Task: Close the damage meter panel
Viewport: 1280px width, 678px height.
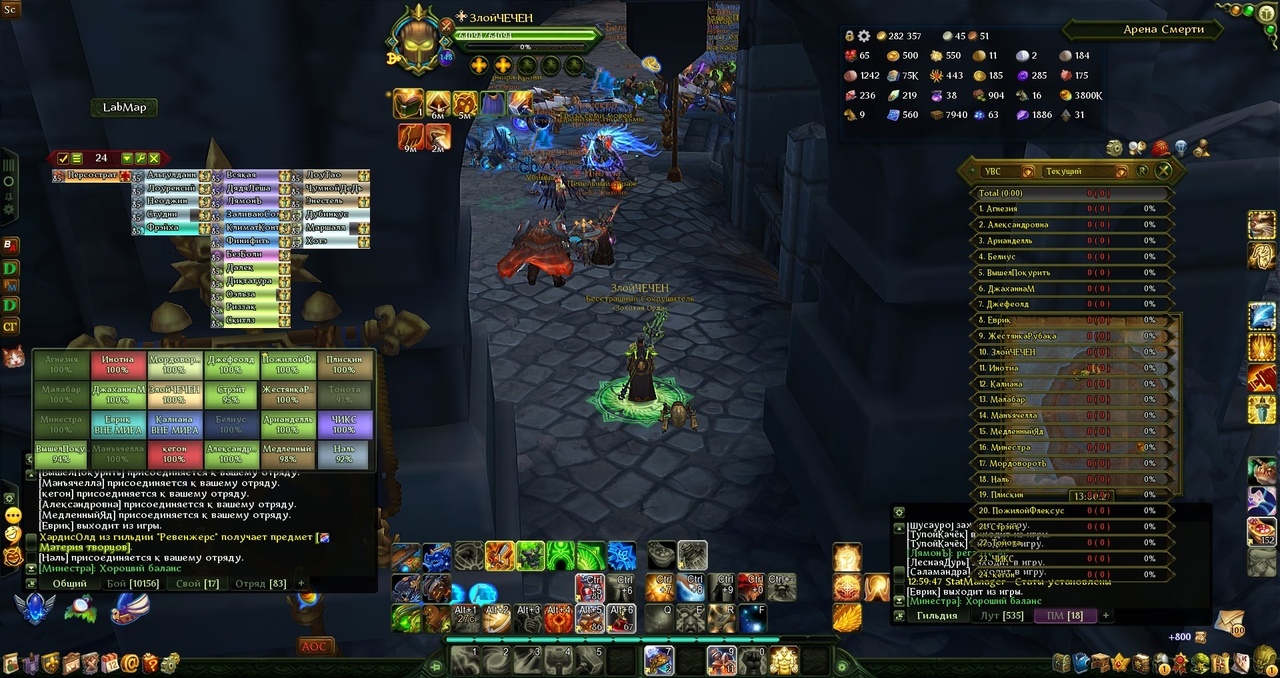Action: 1164,171
